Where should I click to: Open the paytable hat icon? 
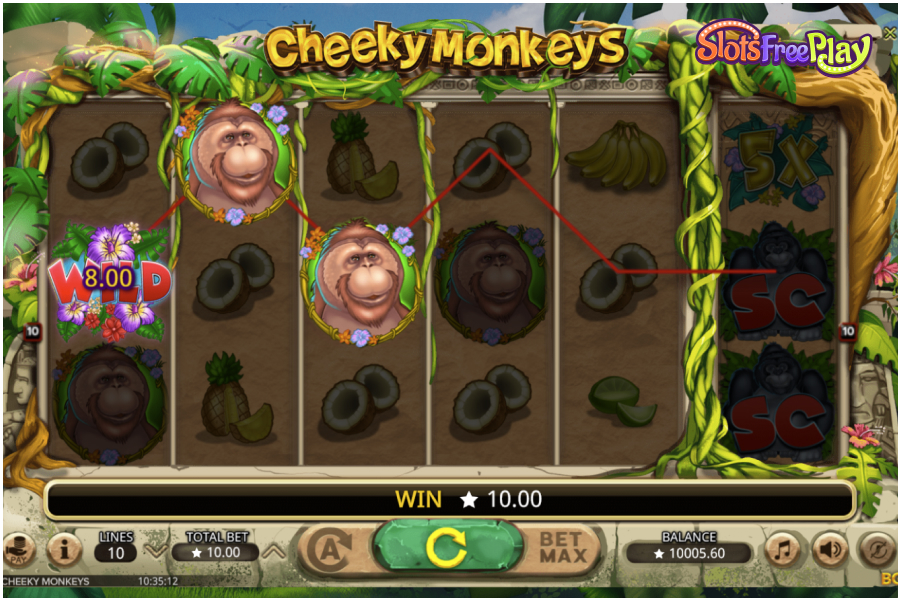[x=18, y=549]
